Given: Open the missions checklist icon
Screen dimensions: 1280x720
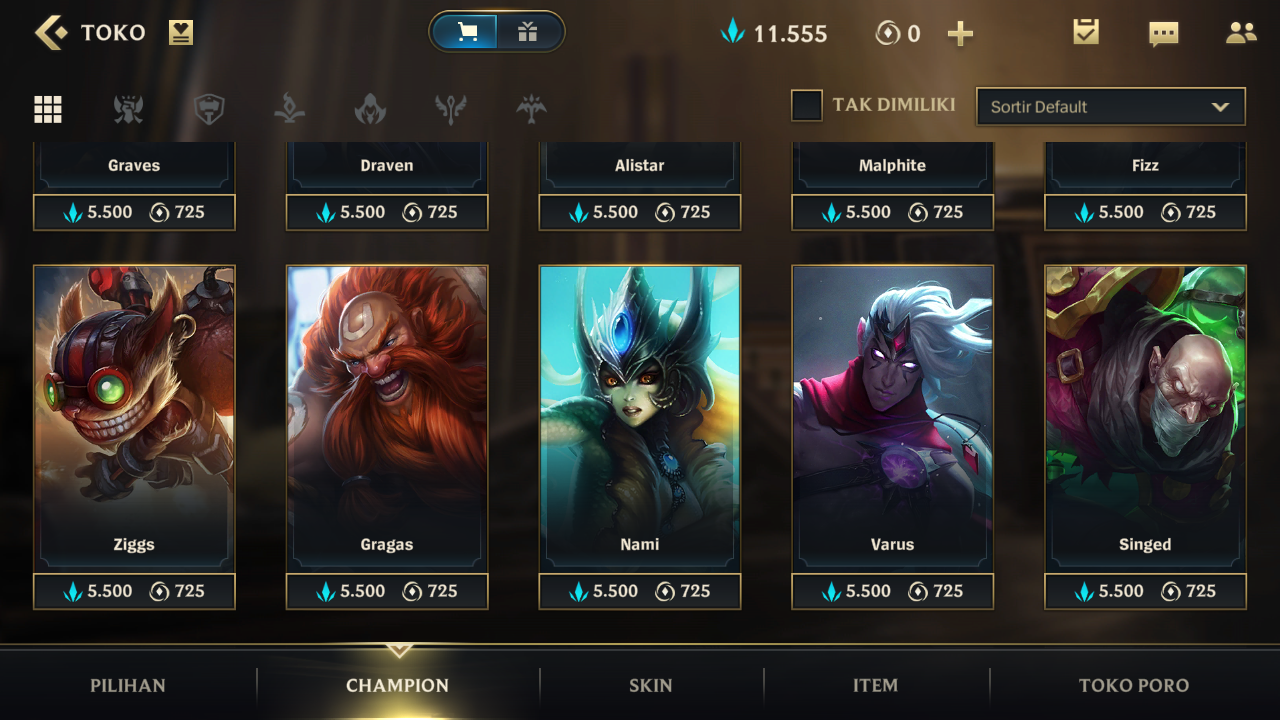Looking at the screenshot, I should [x=1086, y=32].
